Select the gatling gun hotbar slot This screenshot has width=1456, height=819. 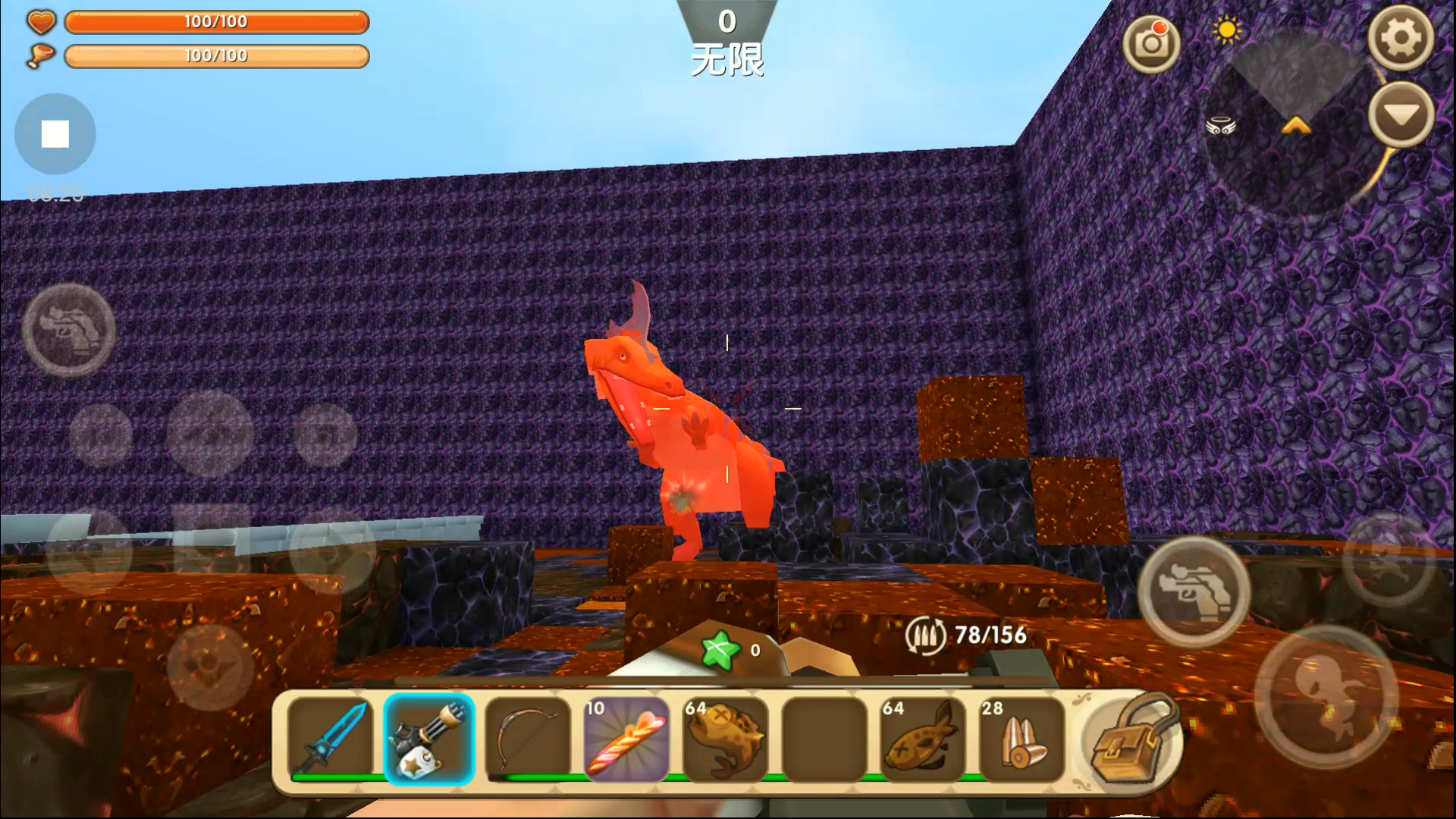coord(429,739)
